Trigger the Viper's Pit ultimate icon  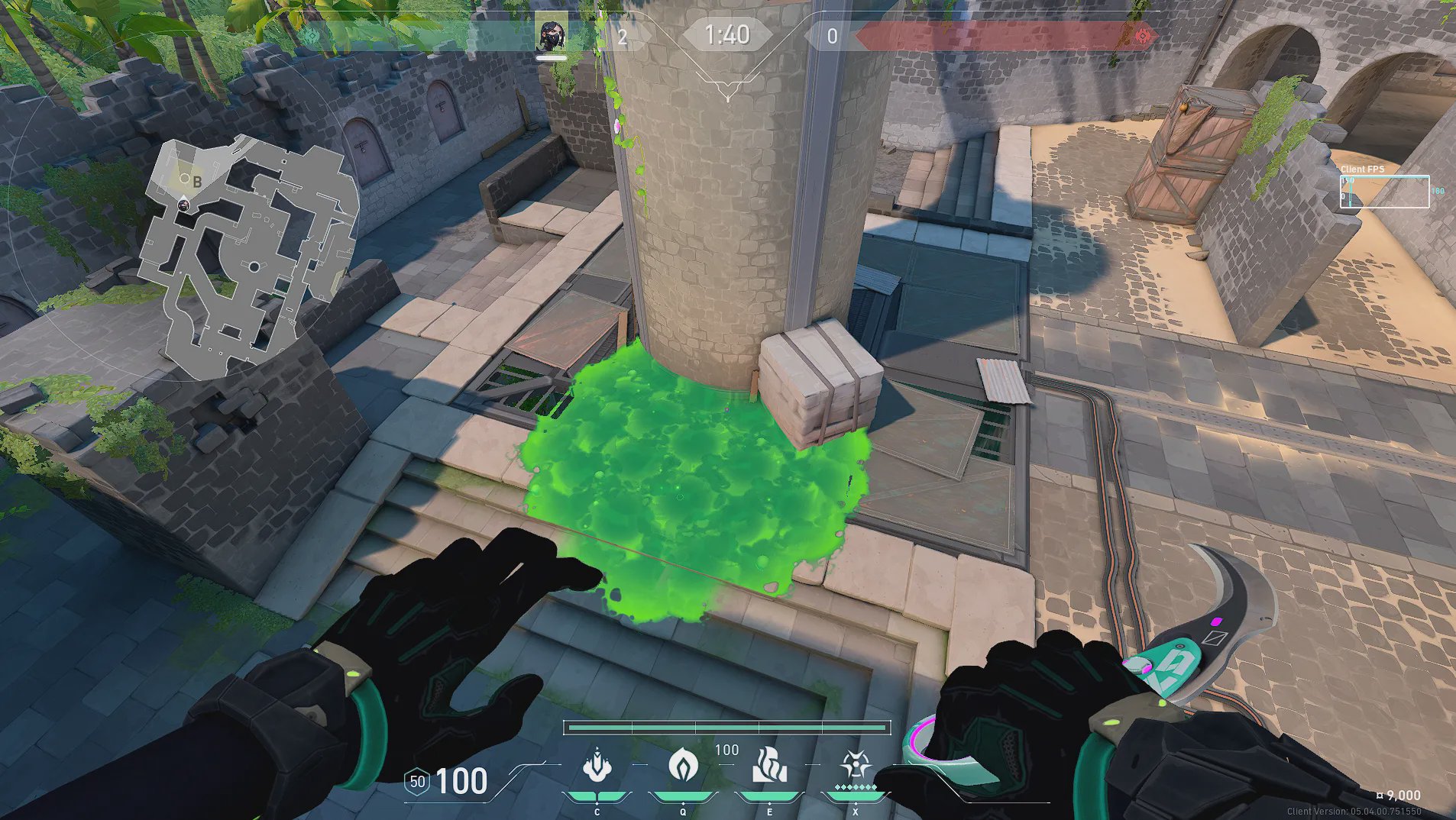point(856,764)
